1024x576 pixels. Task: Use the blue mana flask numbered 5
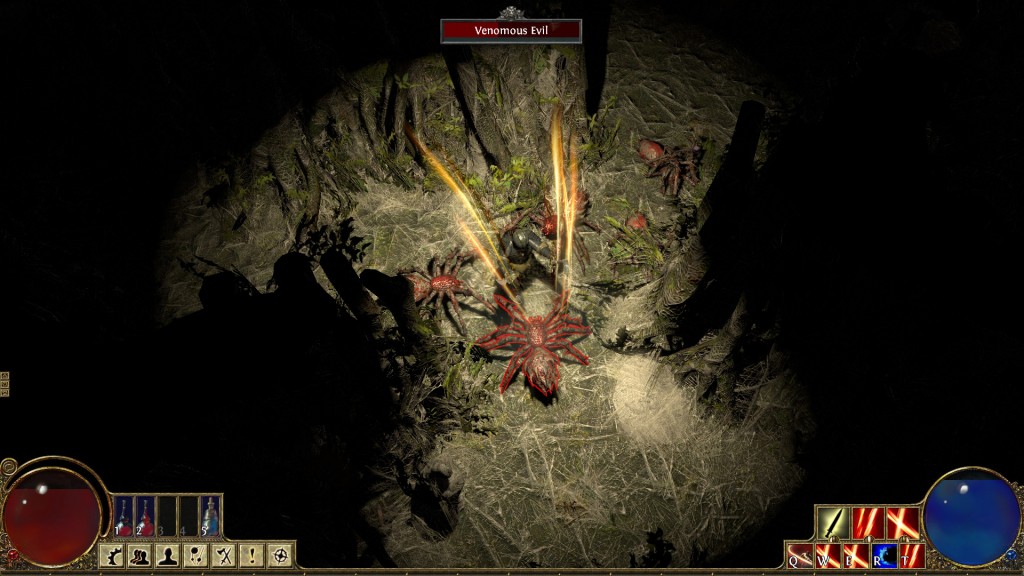click(x=210, y=516)
